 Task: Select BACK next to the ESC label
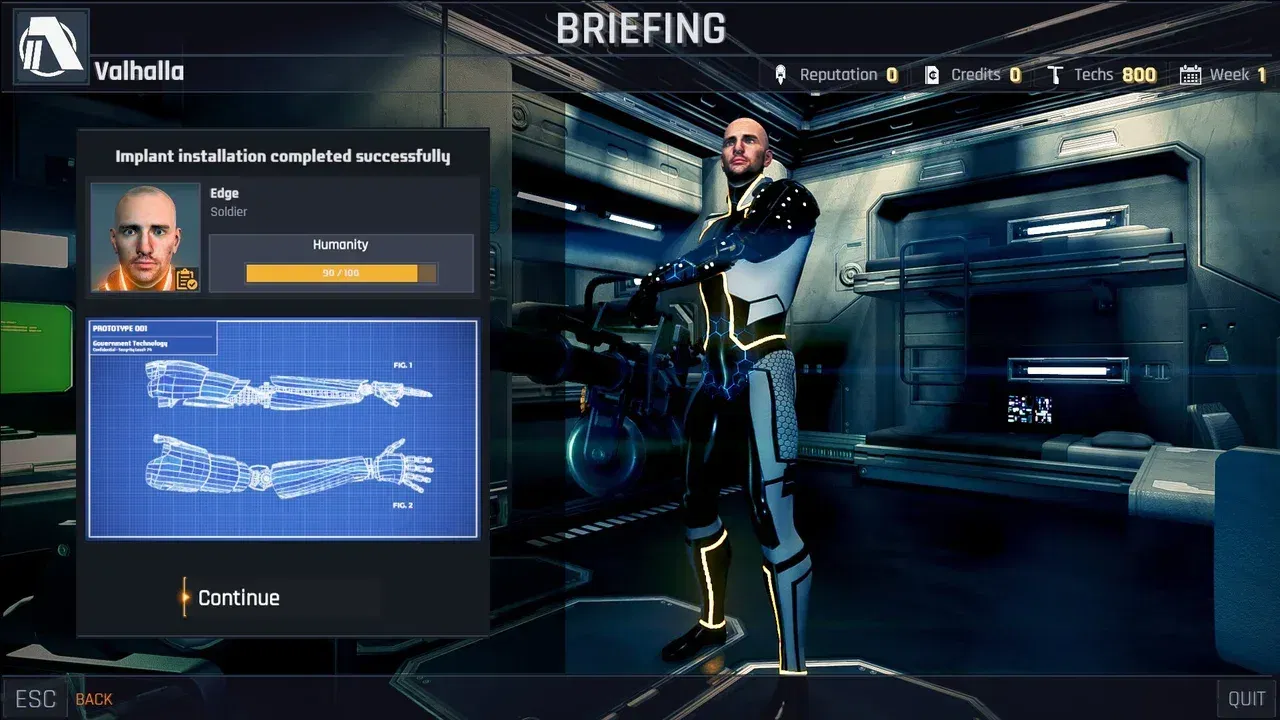click(93, 699)
